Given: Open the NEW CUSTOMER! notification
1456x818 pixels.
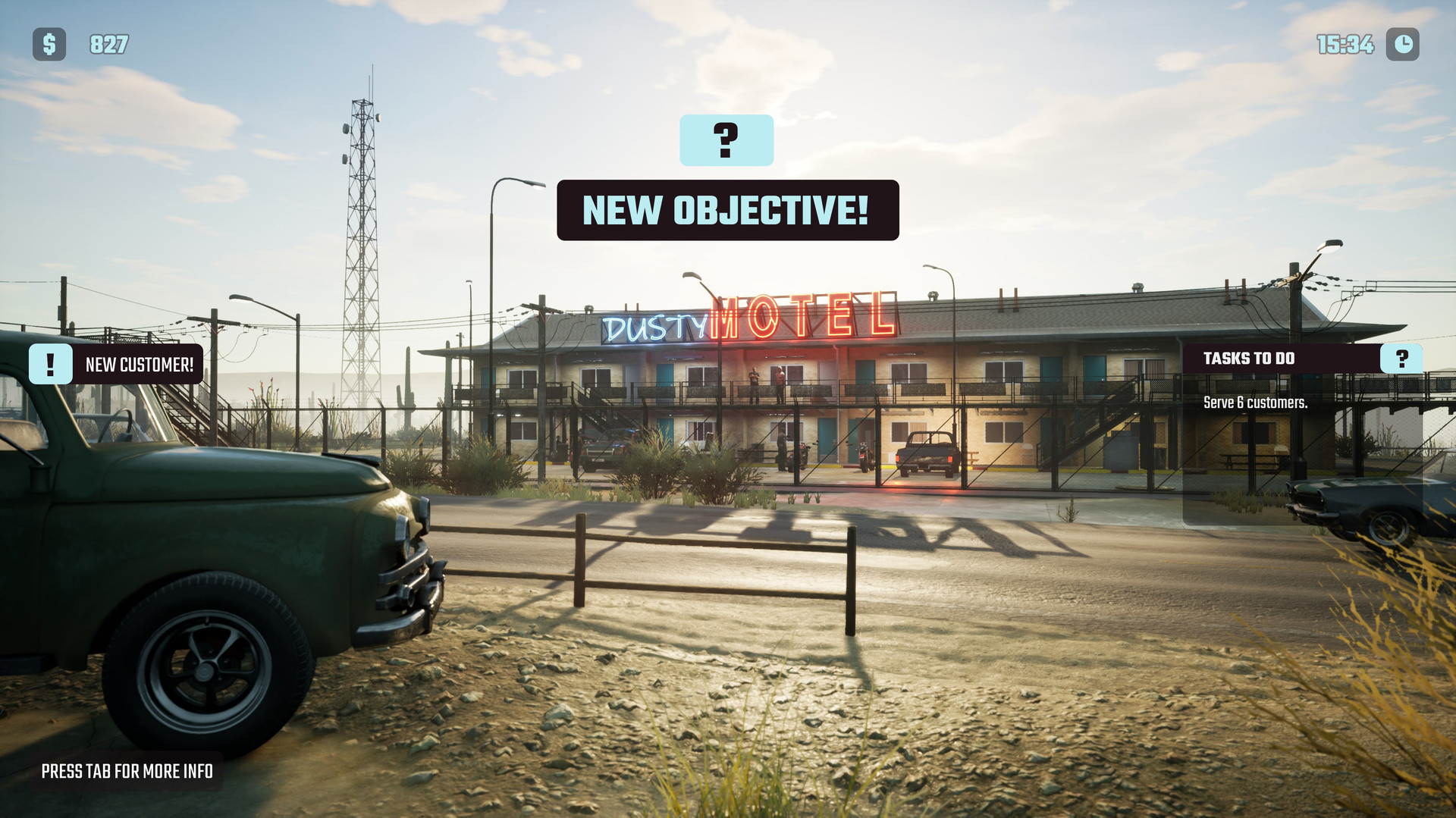Looking at the screenshot, I should (140, 364).
